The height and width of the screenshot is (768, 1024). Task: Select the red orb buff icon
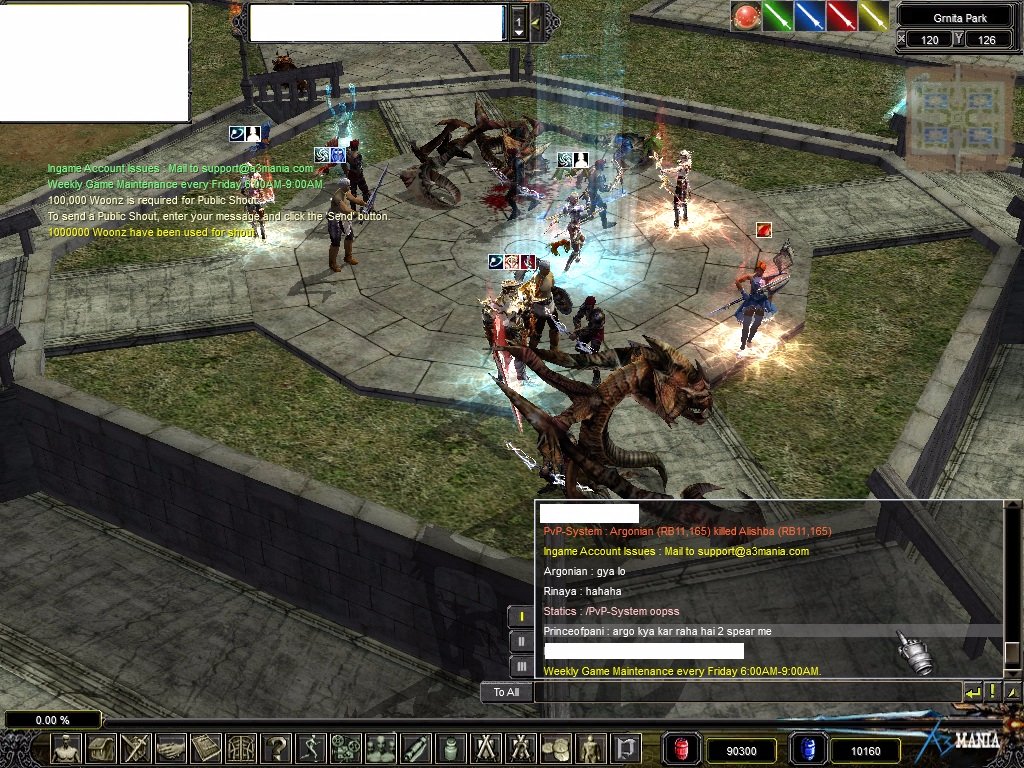tap(746, 16)
